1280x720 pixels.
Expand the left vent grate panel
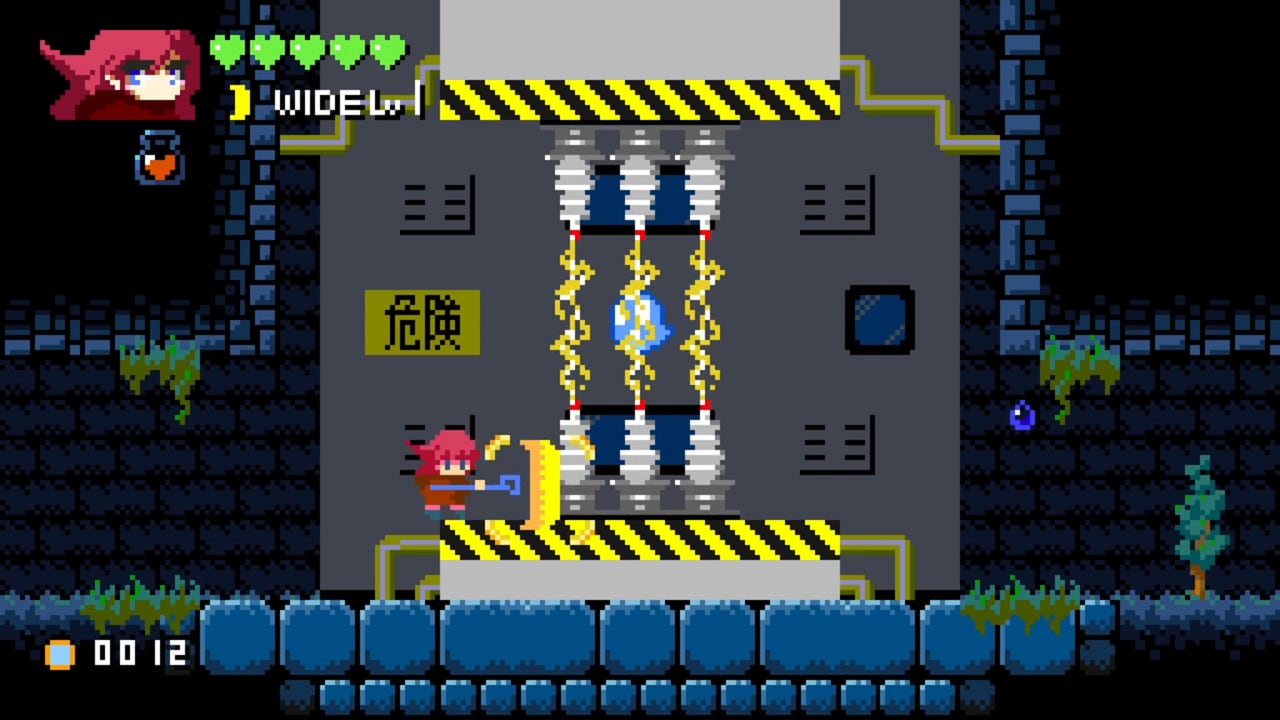(x=436, y=205)
